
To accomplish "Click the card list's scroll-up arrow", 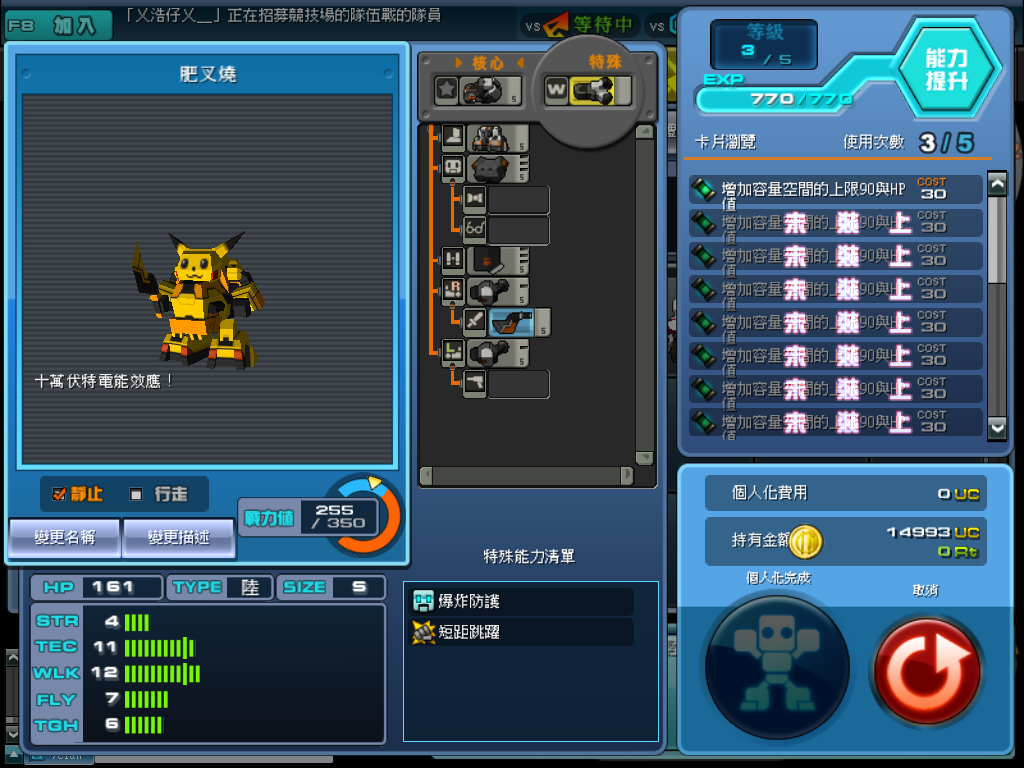I will pos(996,184).
